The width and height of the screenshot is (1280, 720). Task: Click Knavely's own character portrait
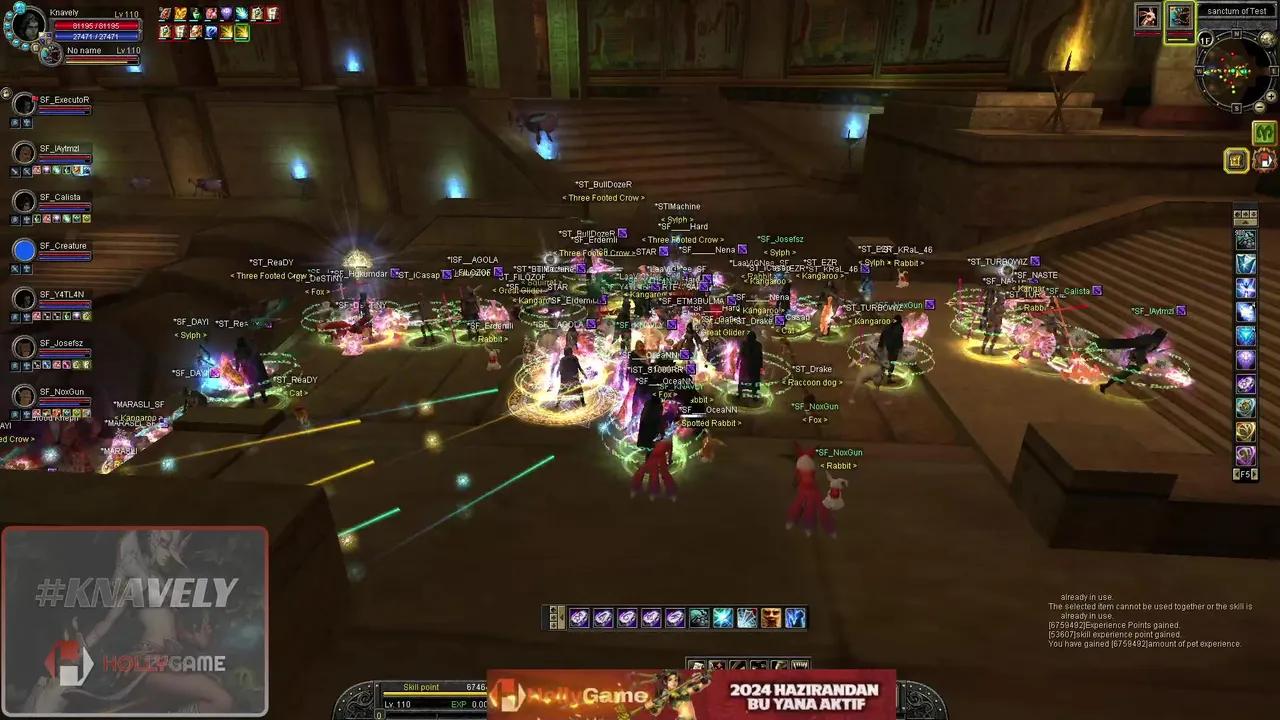tap(26, 24)
